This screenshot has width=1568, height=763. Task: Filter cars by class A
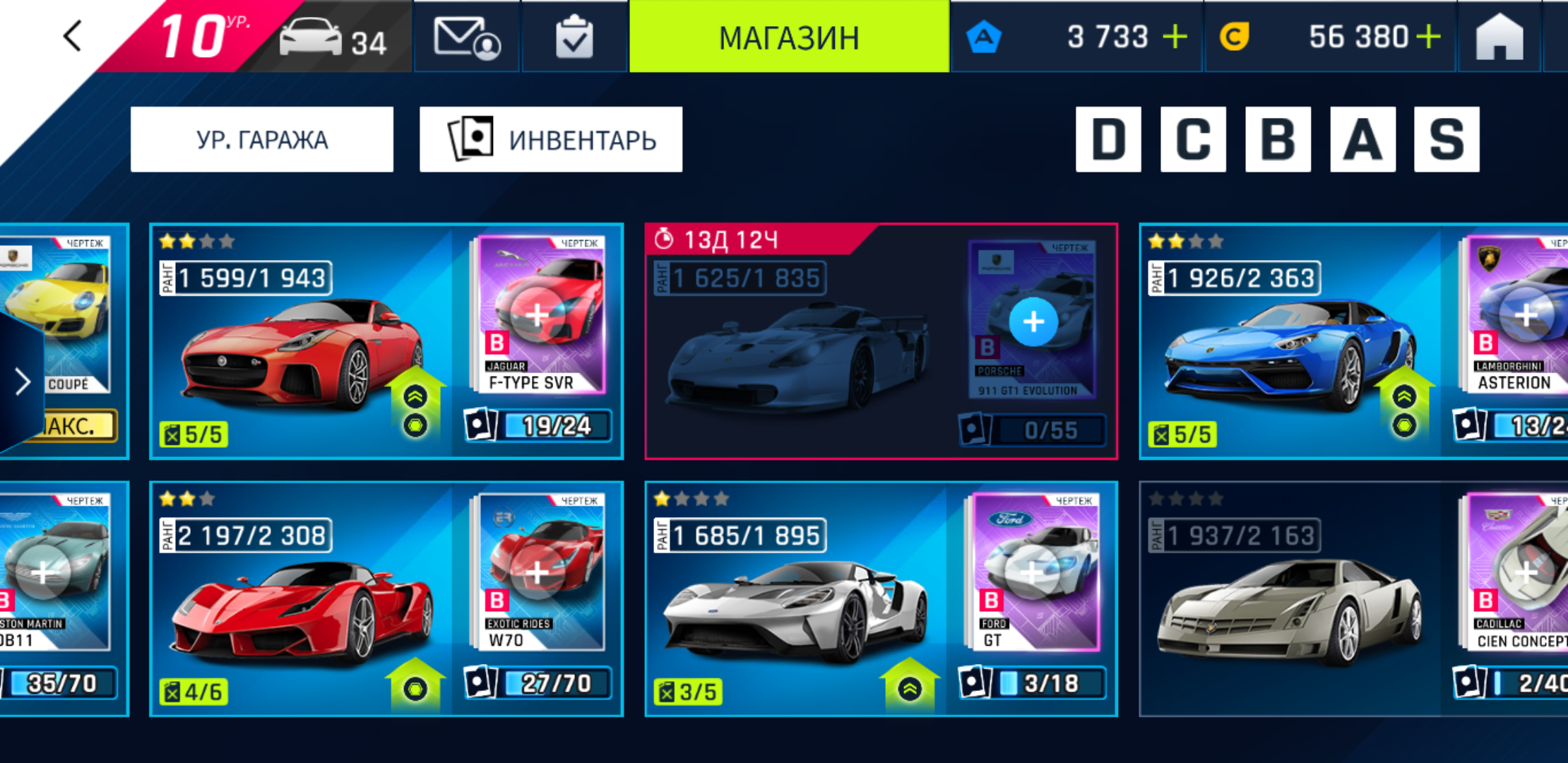click(x=1362, y=140)
